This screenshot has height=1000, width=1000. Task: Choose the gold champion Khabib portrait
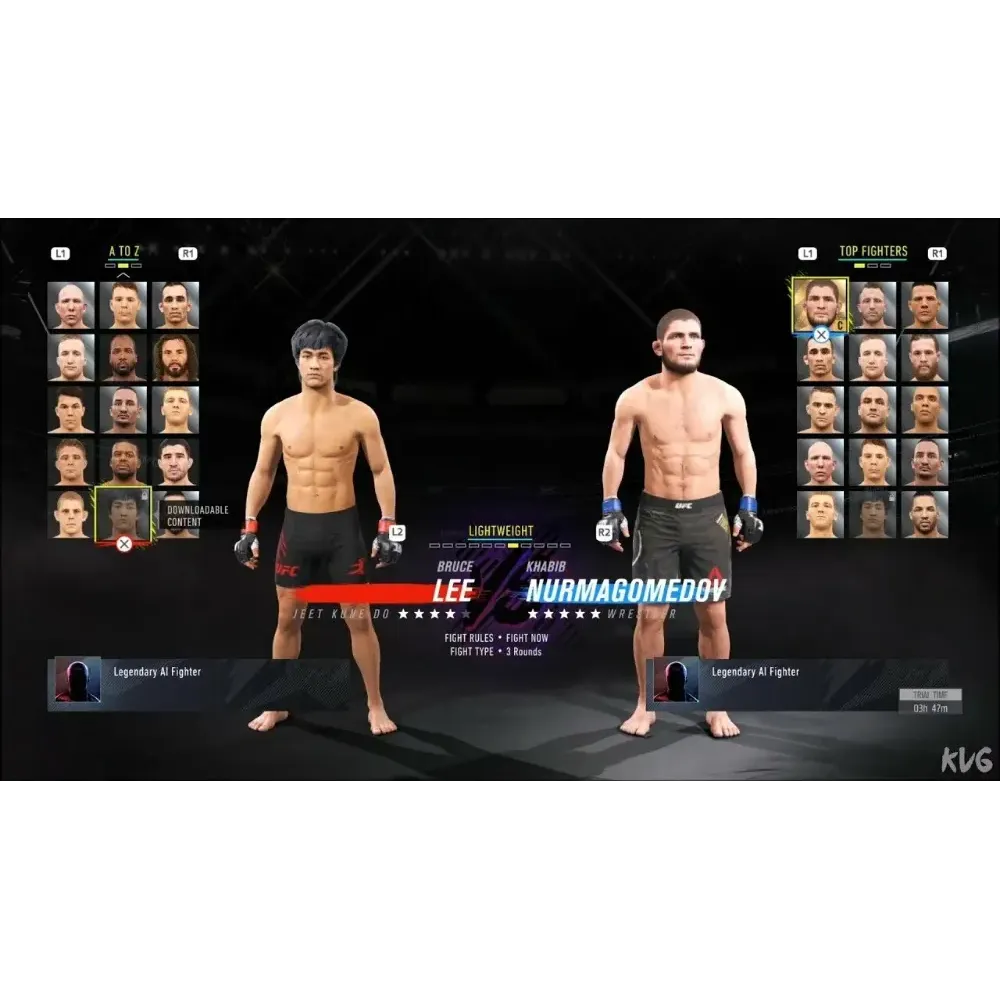coord(820,304)
